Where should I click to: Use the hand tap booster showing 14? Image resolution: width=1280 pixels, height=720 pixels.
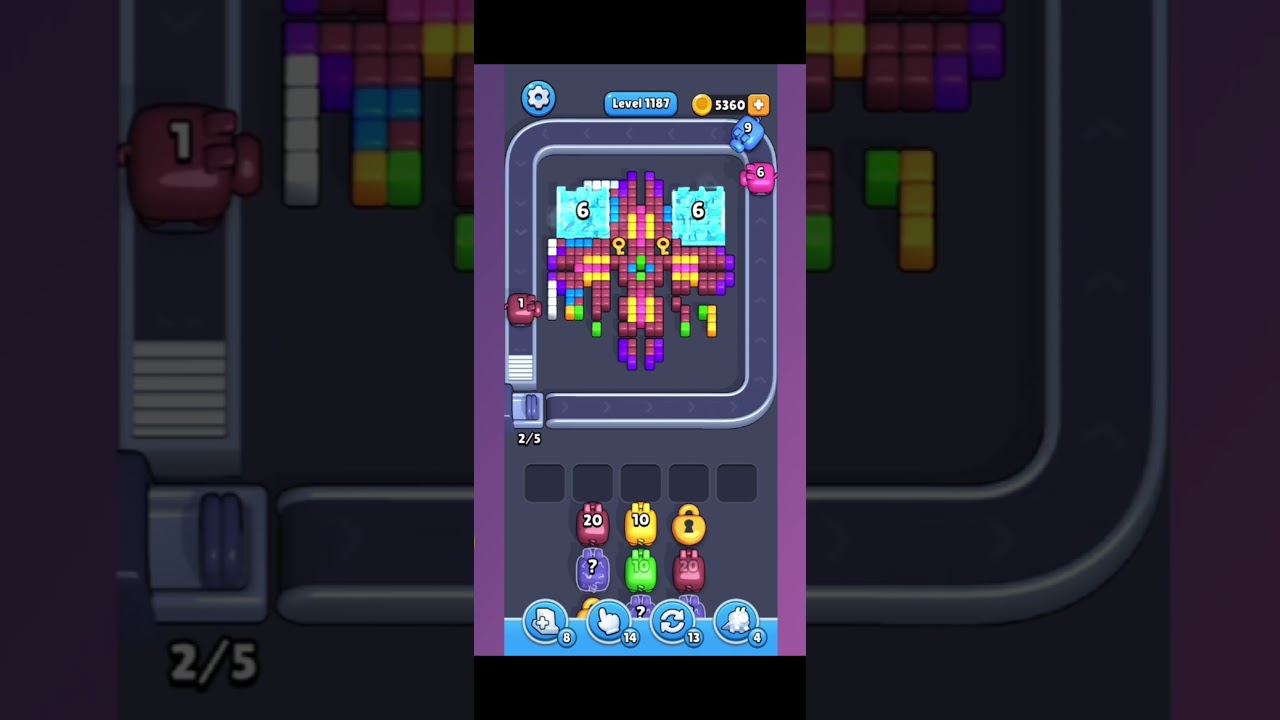point(610,622)
